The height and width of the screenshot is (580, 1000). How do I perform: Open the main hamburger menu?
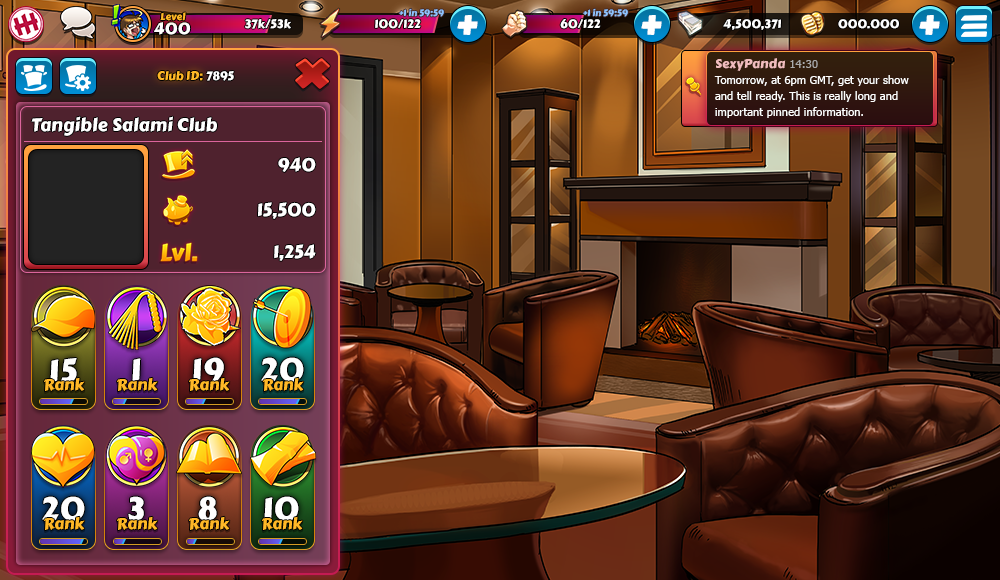[x=973, y=24]
